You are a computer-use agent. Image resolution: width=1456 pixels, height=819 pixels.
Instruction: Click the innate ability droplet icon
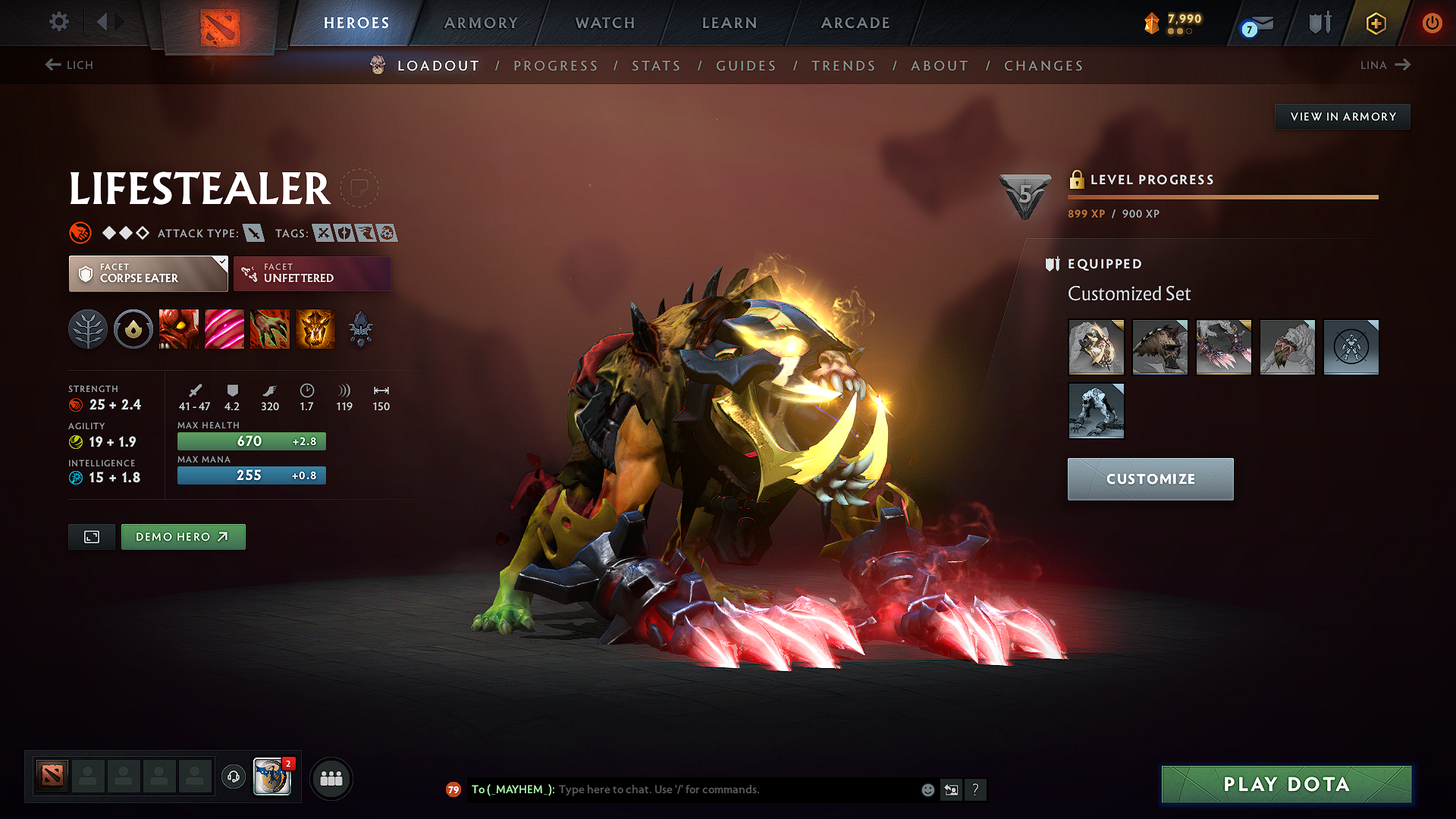[133, 329]
